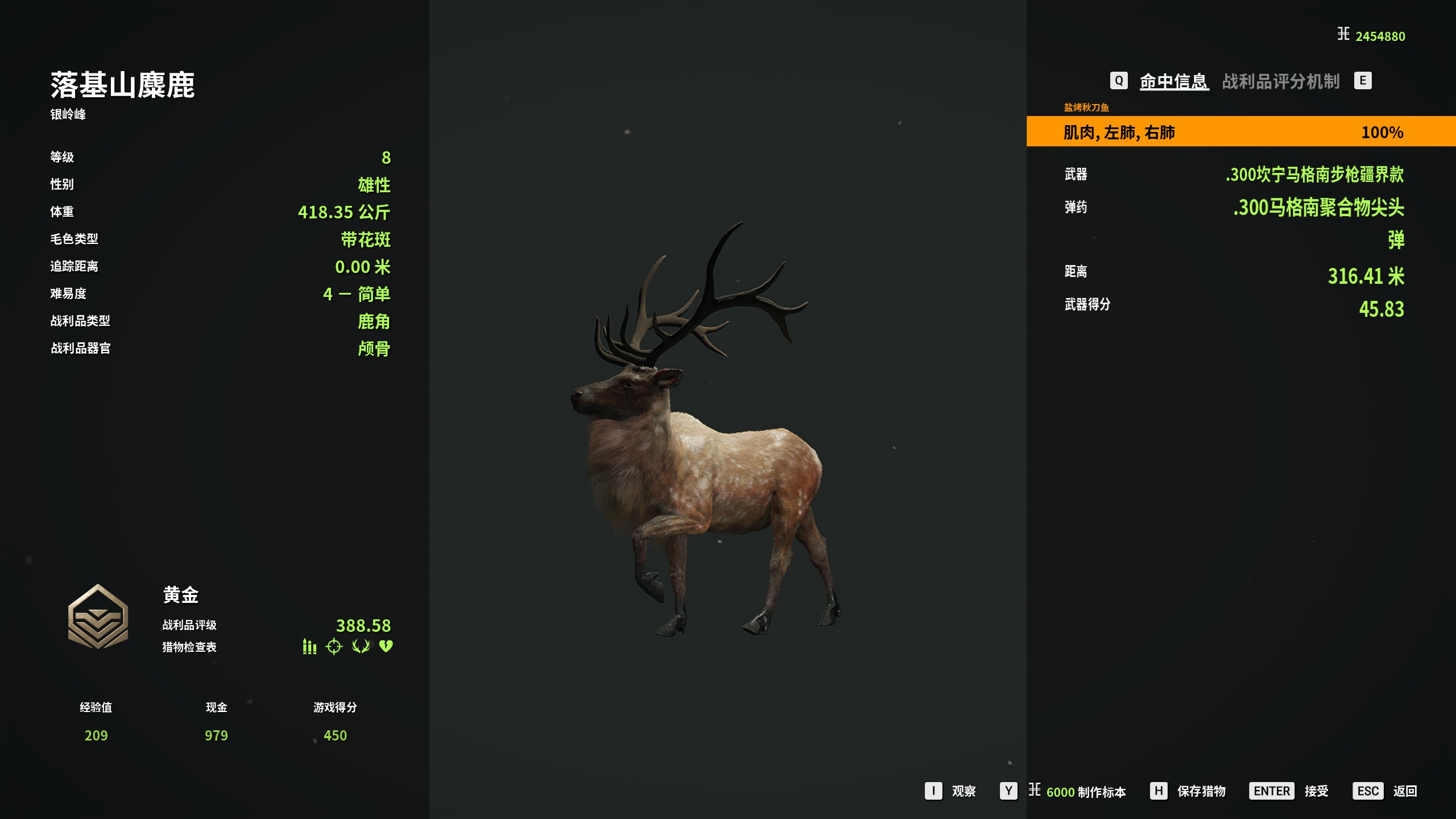This screenshot has width=1456, height=819.
Task: Switch to the 命中信息 tab
Action: [1174, 81]
